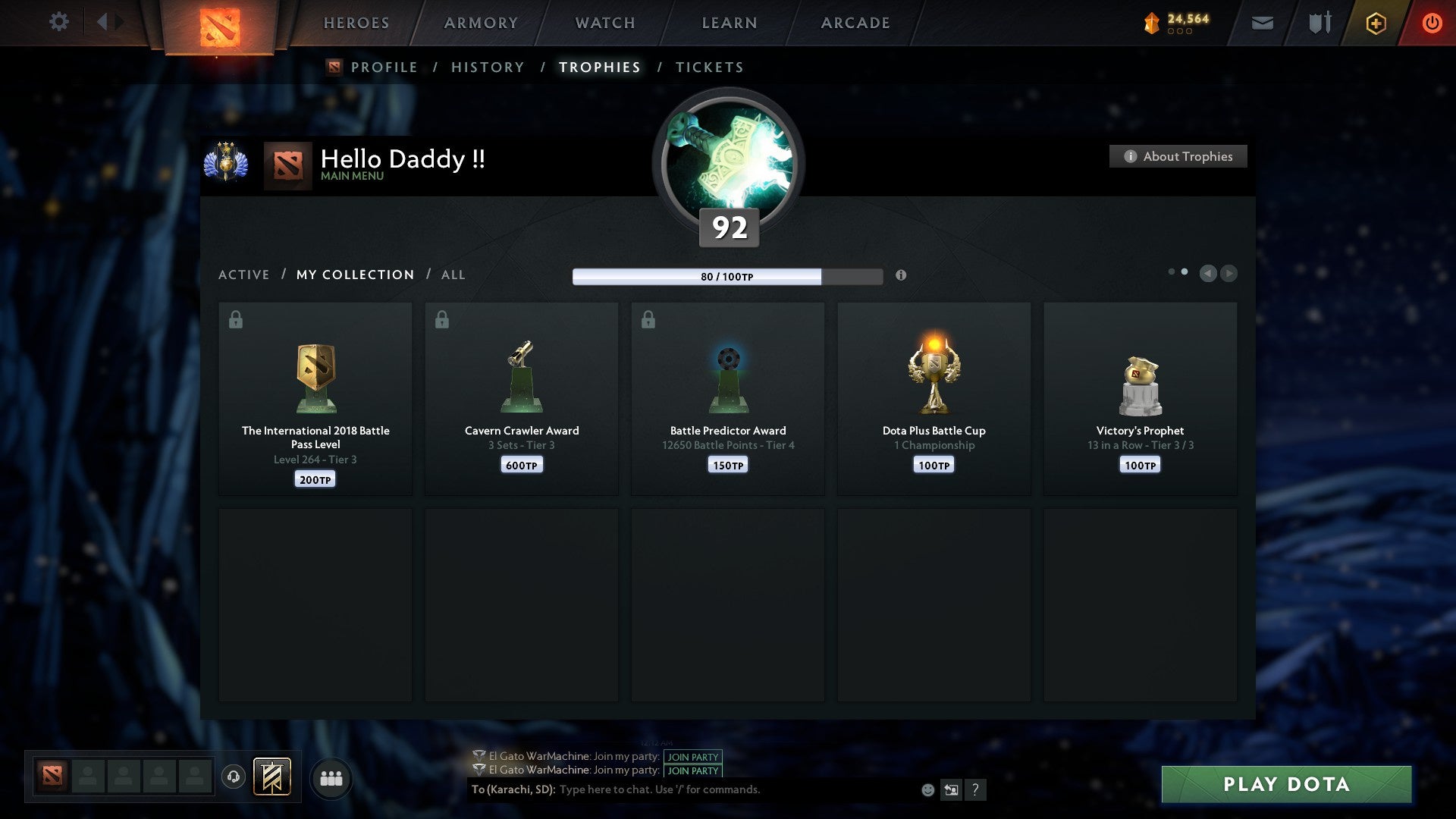Click the JOIN PARTY link from El Gato WarMachine
Screen dimensions: 1456x819
(691, 757)
